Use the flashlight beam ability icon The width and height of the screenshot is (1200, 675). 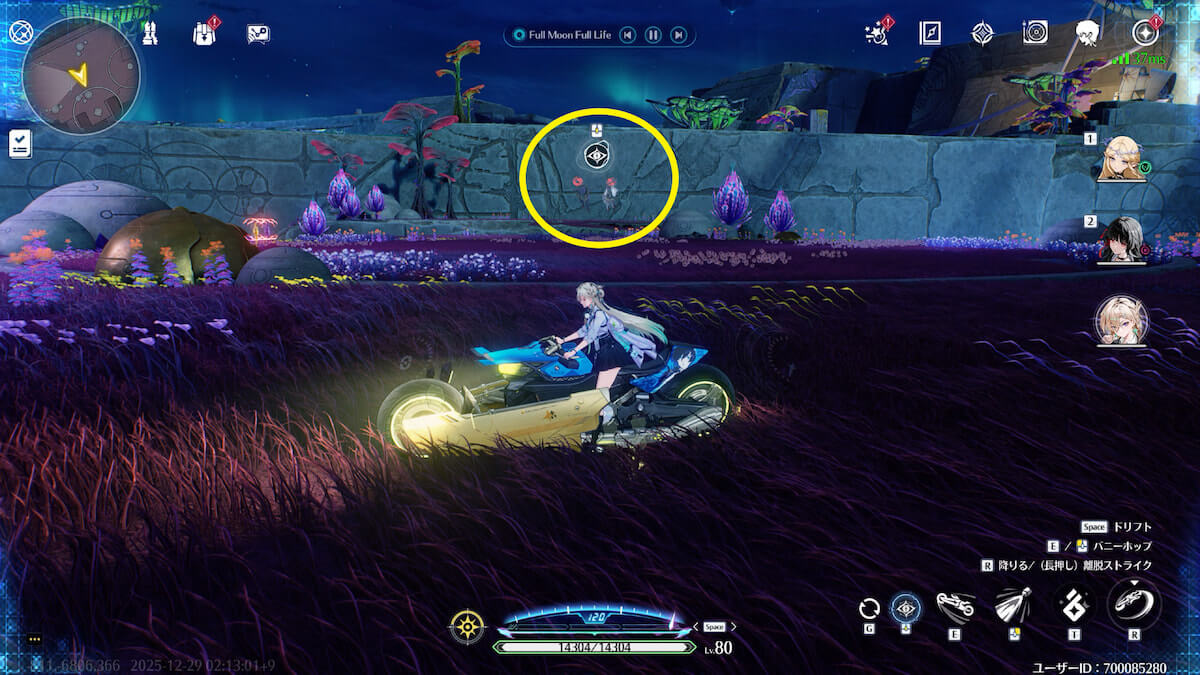click(x=1013, y=605)
